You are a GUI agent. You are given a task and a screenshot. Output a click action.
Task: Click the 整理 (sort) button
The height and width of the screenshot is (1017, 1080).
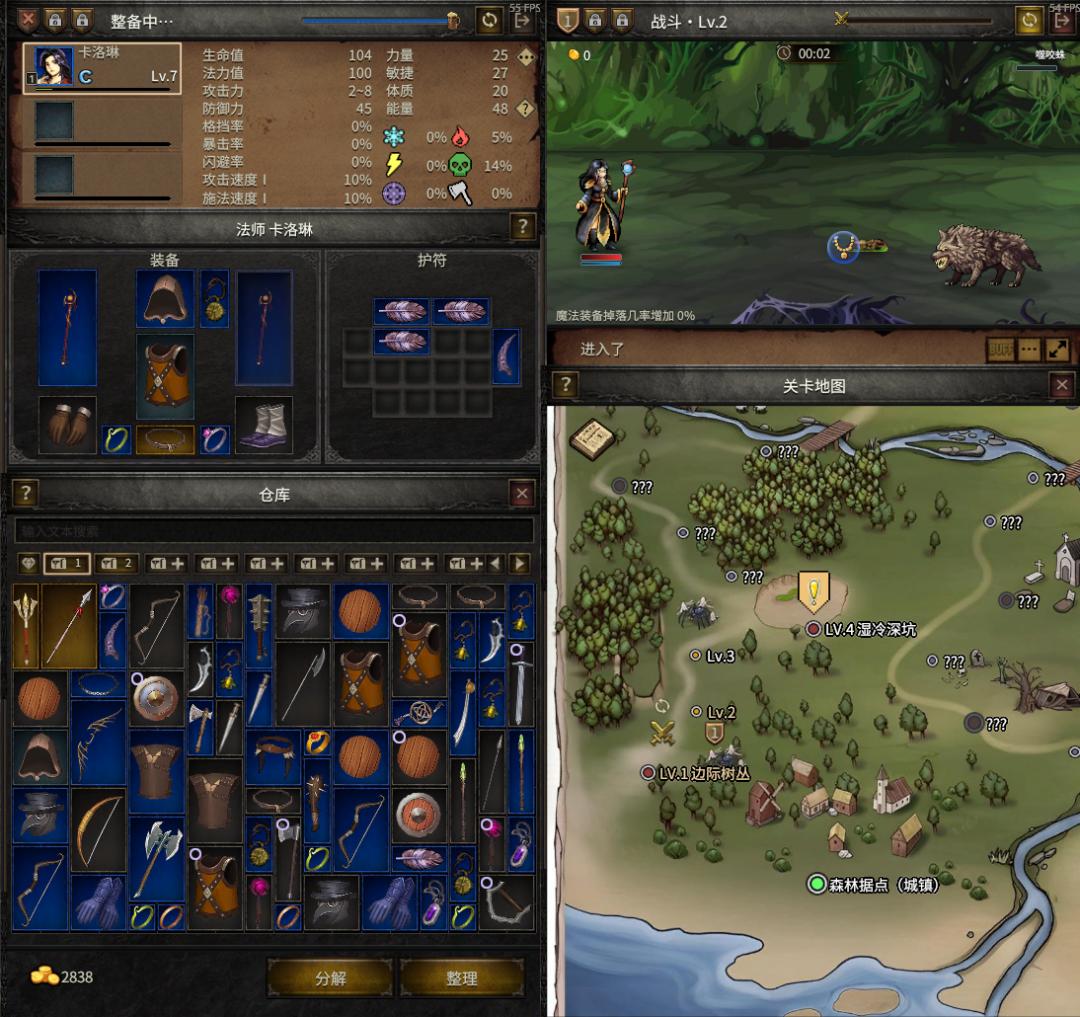(461, 978)
